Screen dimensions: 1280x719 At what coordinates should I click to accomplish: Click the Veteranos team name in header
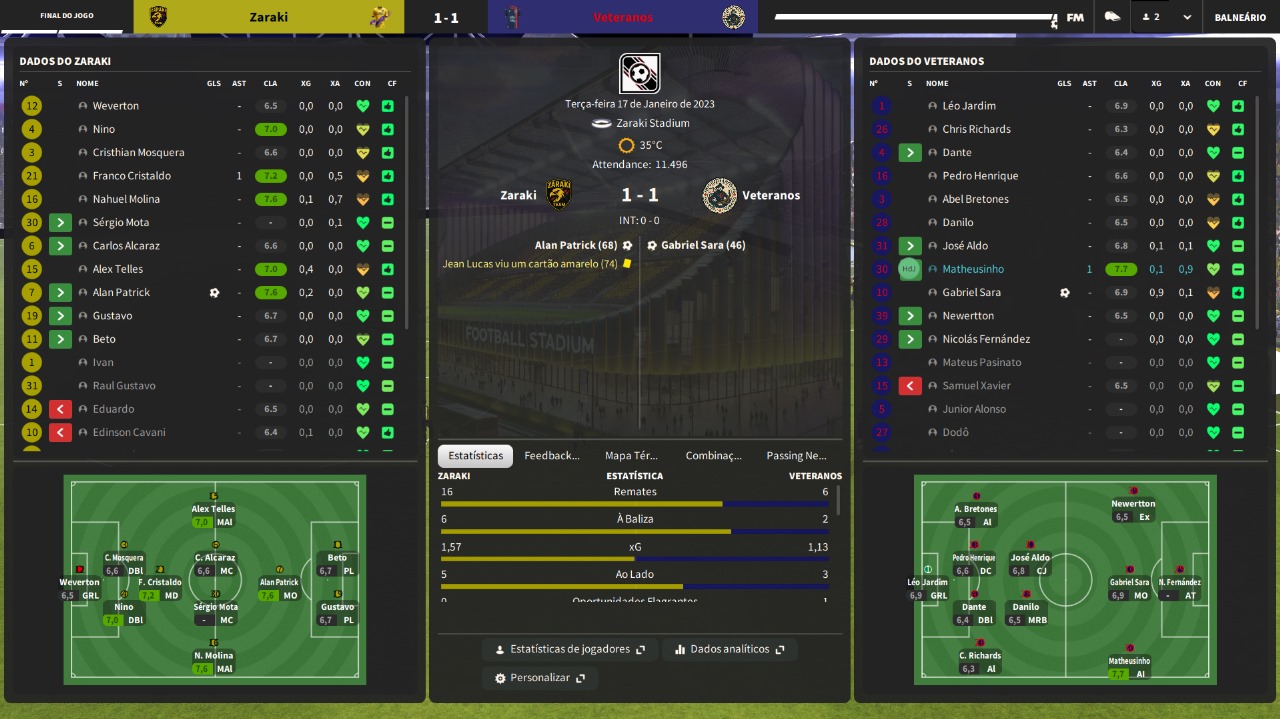[x=623, y=17]
